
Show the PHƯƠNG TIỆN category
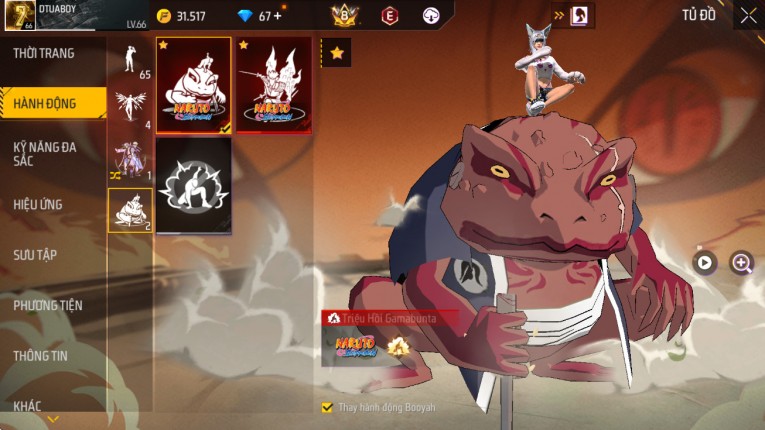click(48, 305)
